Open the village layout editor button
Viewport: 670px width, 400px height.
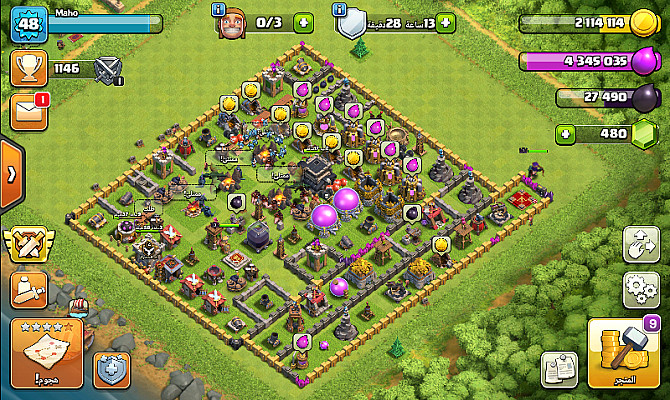point(640,245)
